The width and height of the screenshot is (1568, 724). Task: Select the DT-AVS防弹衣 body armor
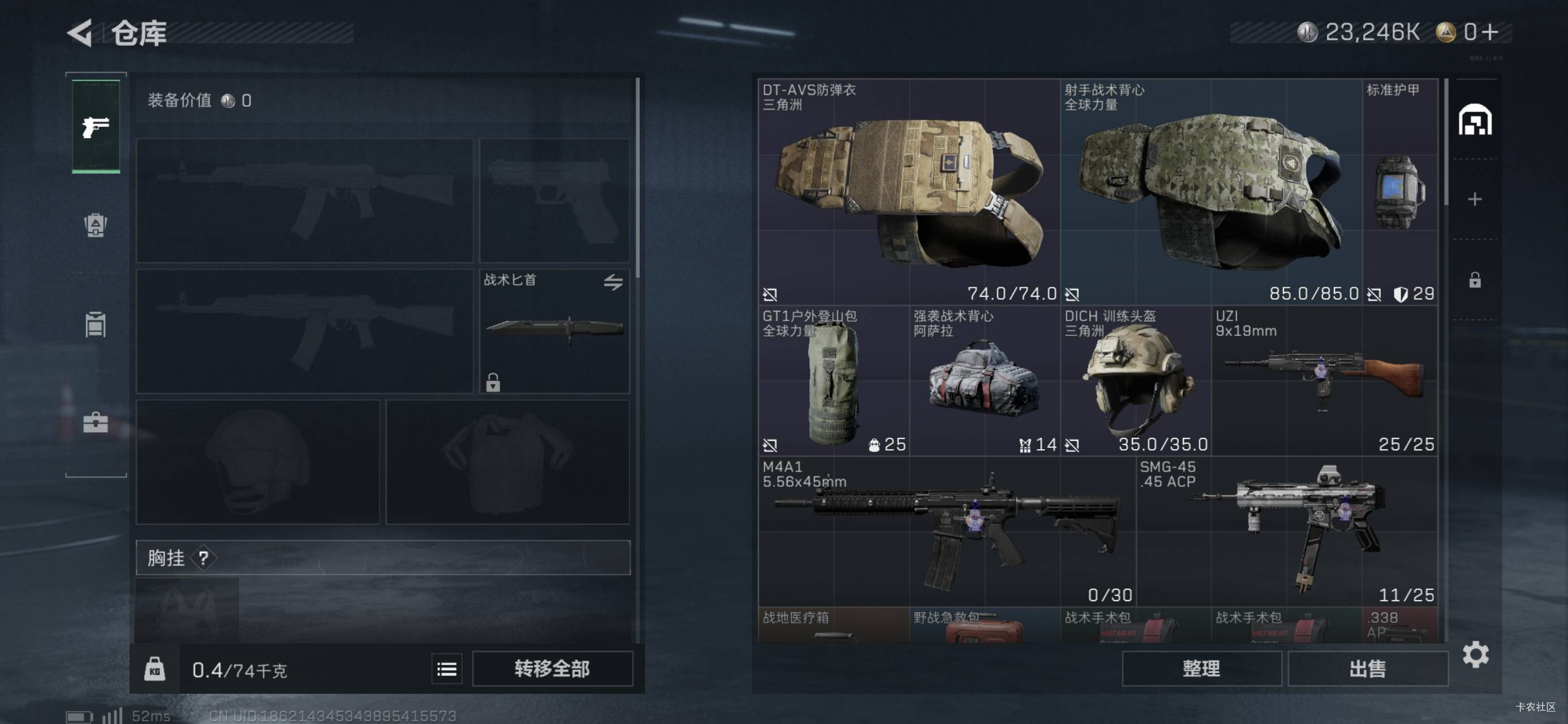[x=908, y=192]
